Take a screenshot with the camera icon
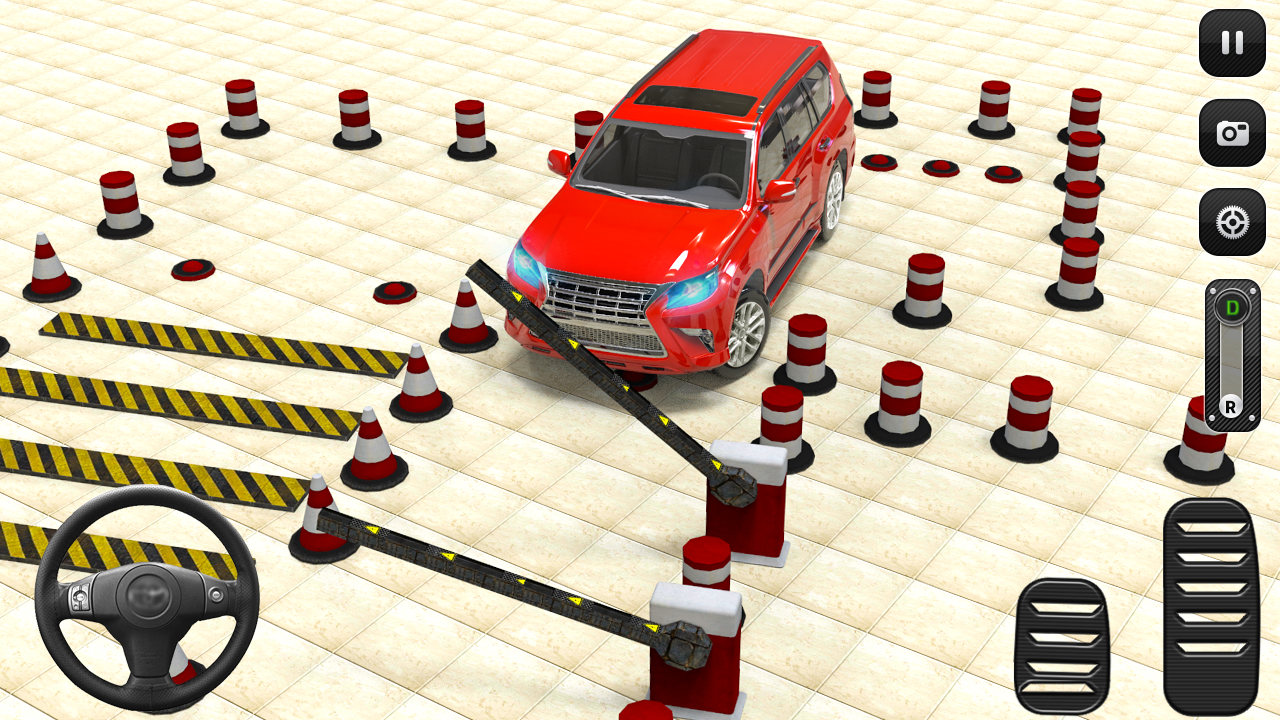The width and height of the screenshot is (1280, 720). point(1231,133)
